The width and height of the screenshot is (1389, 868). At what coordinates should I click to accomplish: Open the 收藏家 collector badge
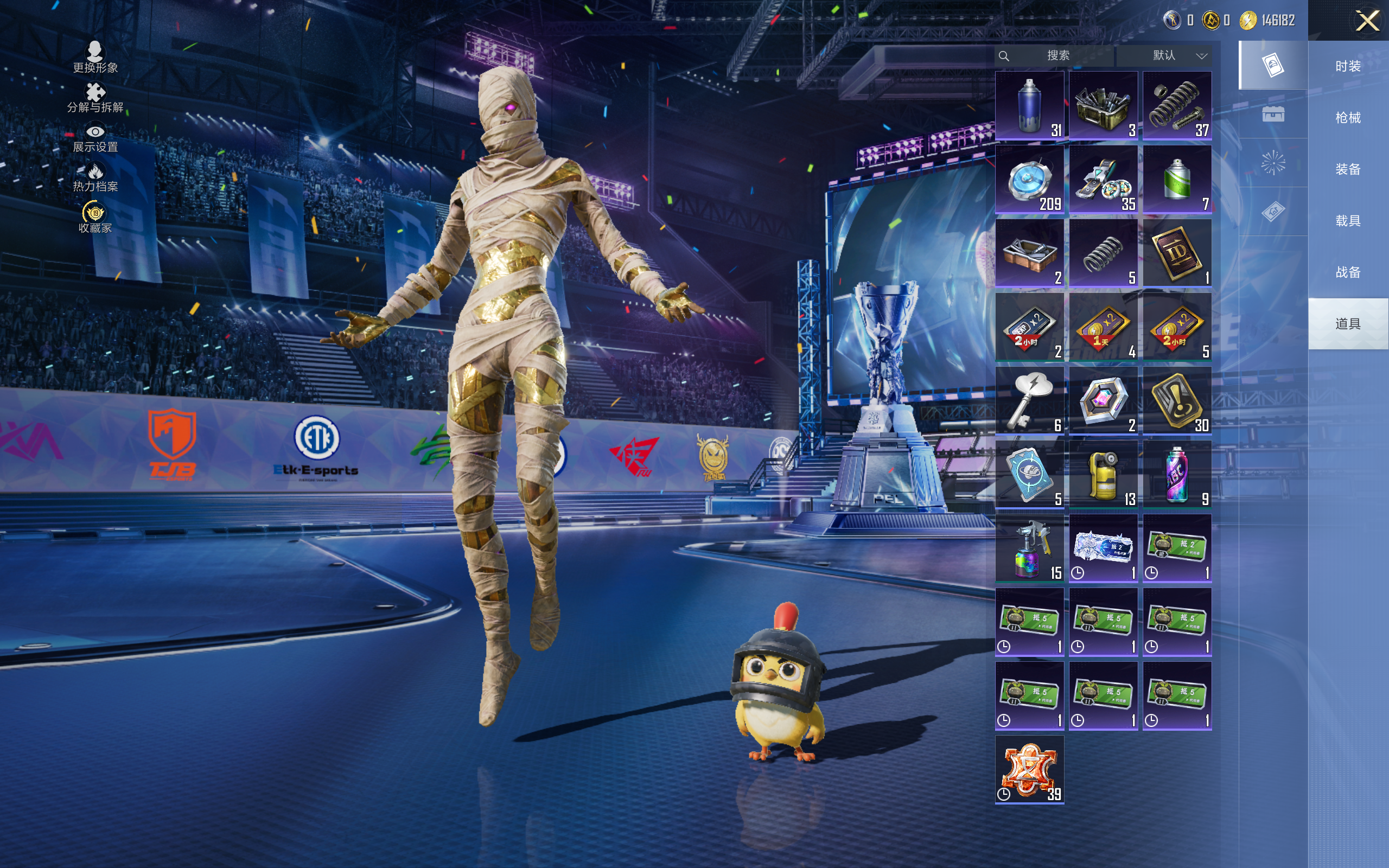[95, 218]
